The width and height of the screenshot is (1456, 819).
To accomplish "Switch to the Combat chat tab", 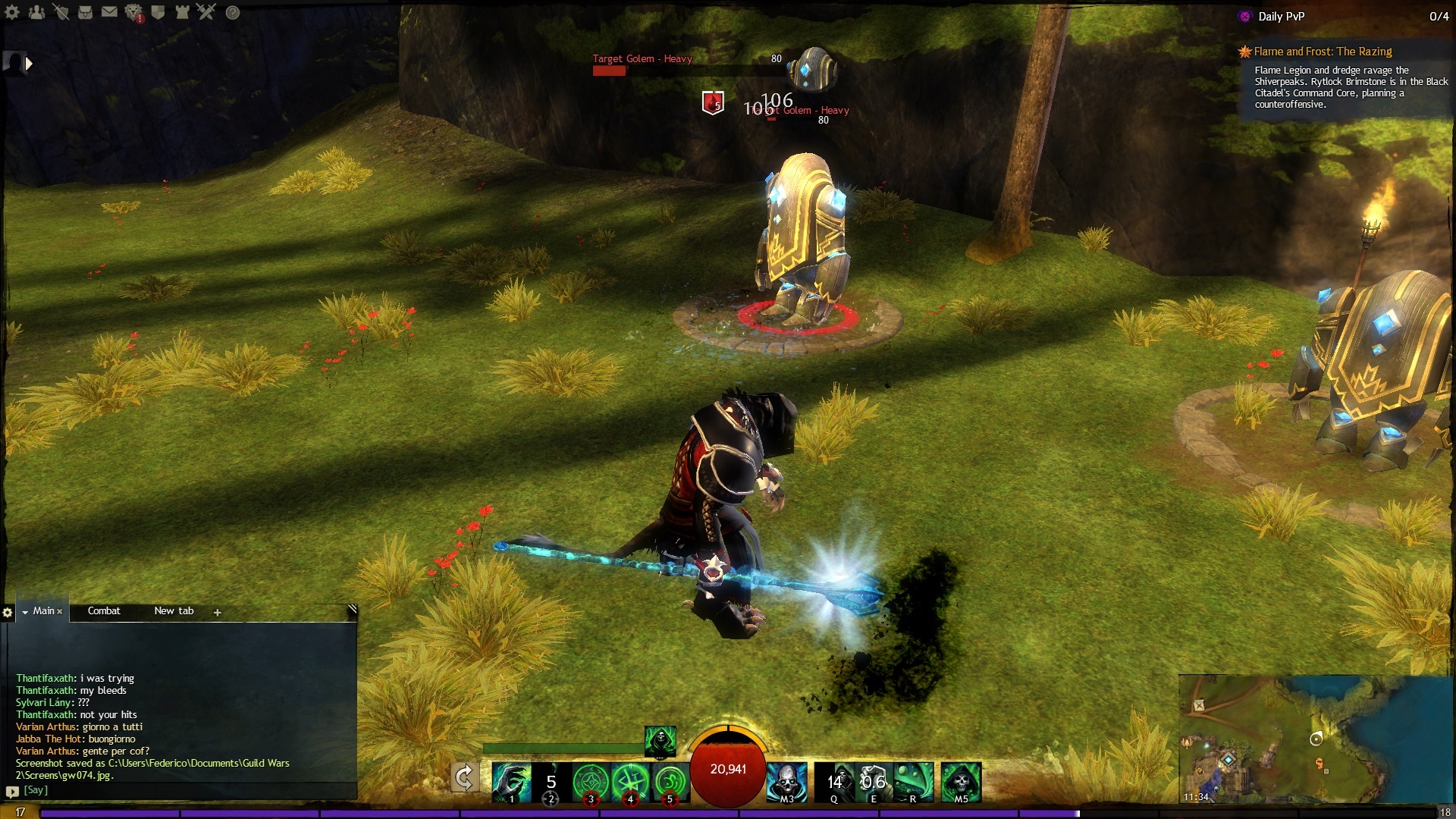I will click(x=104, y=611).
